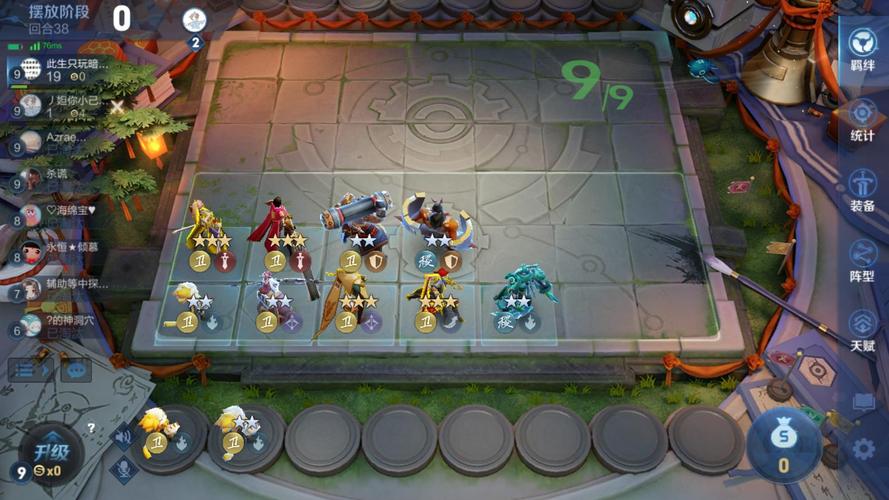889x500 pixels.
Task: Open the chat bubble button
Action: pos(76,369)
